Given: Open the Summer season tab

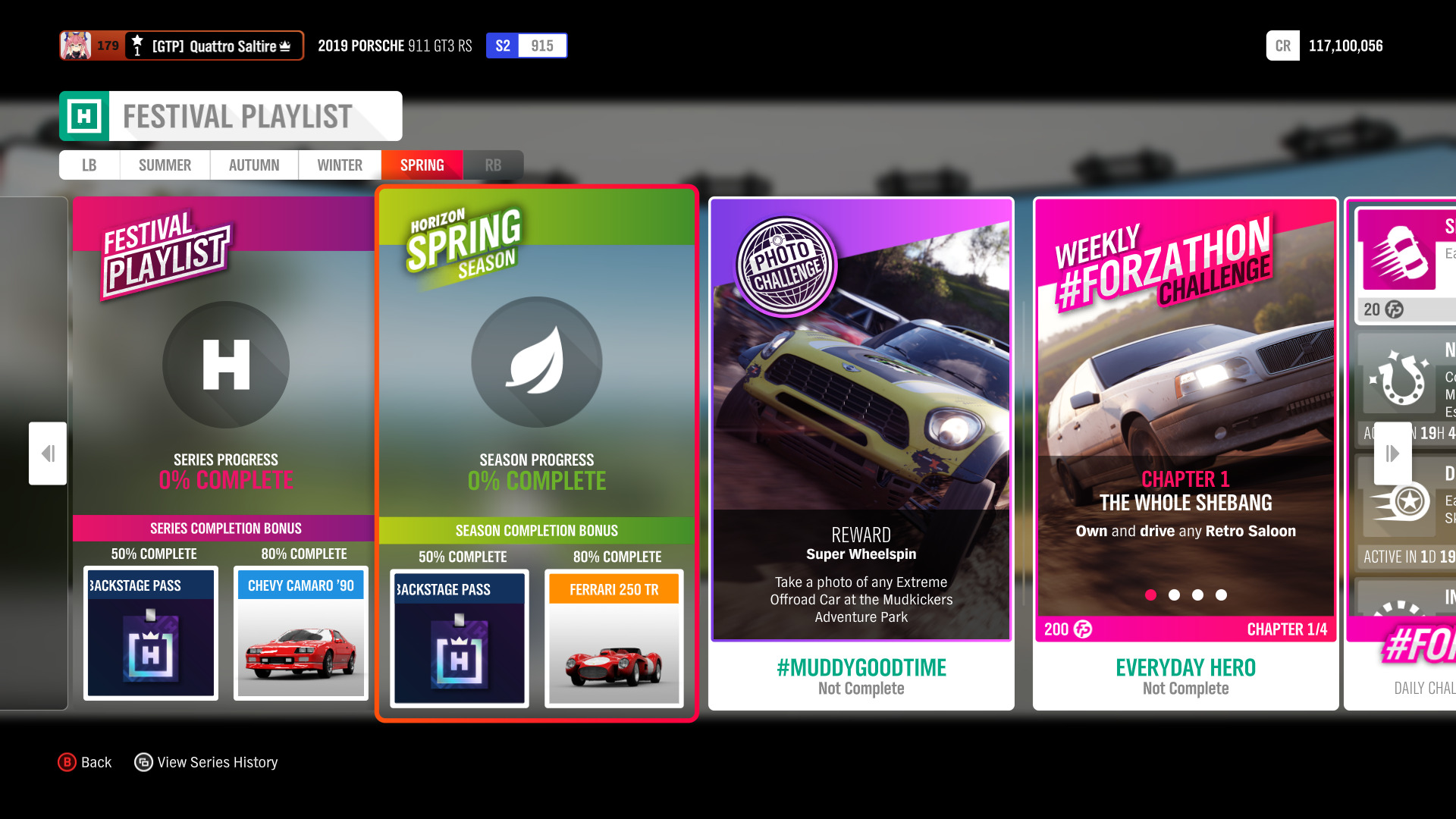Looking at the screenshot, I should pos(164,165).
